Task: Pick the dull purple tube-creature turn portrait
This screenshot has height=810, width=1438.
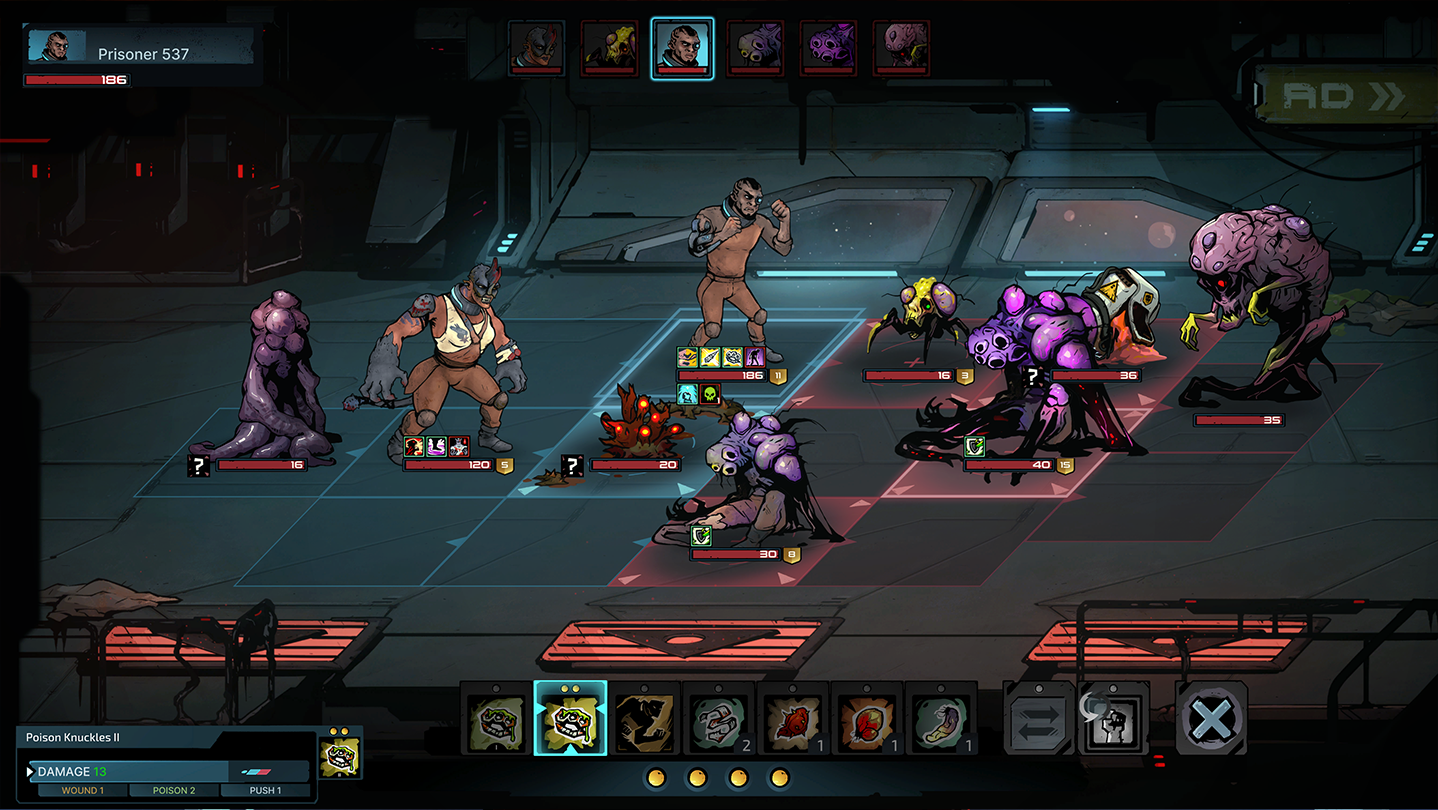Action: click(x=755, y=48)
